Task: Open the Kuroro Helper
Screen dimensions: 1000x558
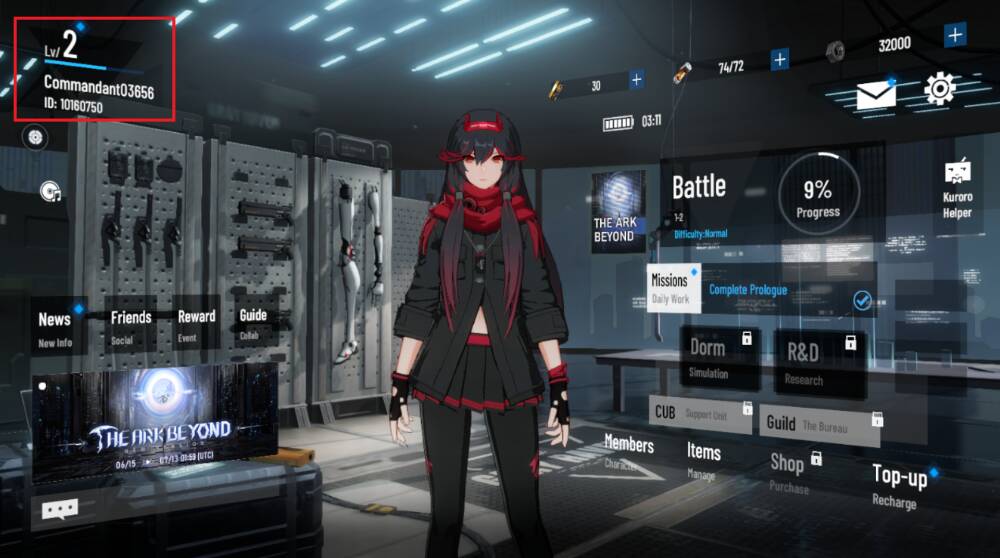Action: (957, 190)
